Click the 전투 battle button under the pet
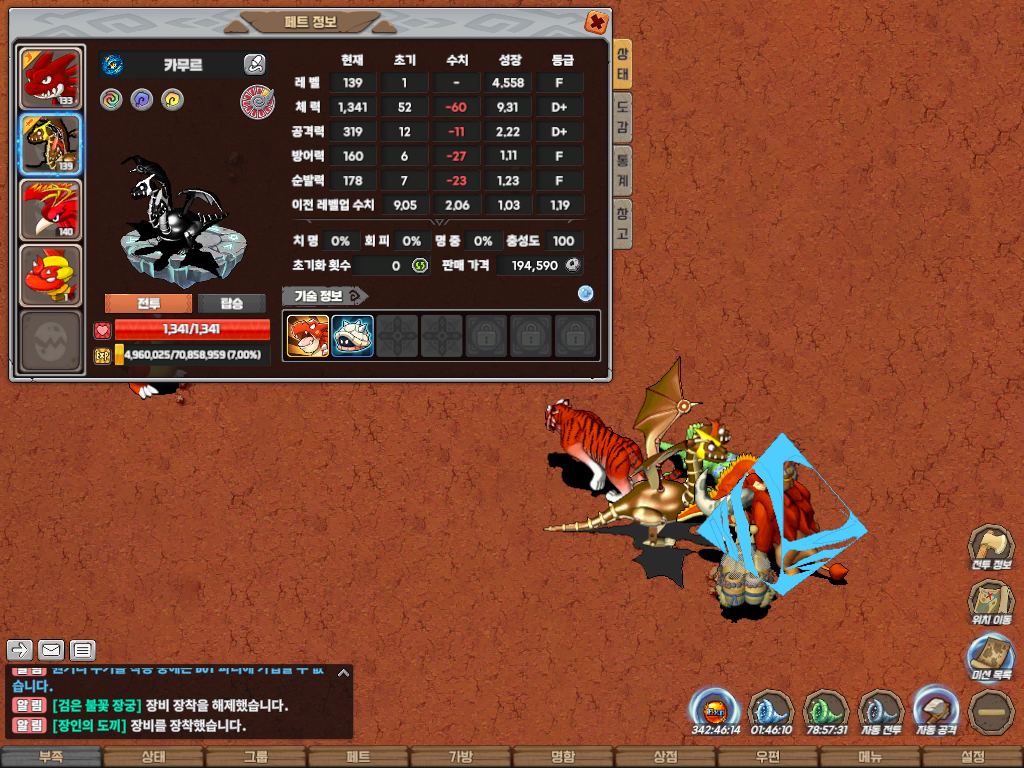 (148, 304)
